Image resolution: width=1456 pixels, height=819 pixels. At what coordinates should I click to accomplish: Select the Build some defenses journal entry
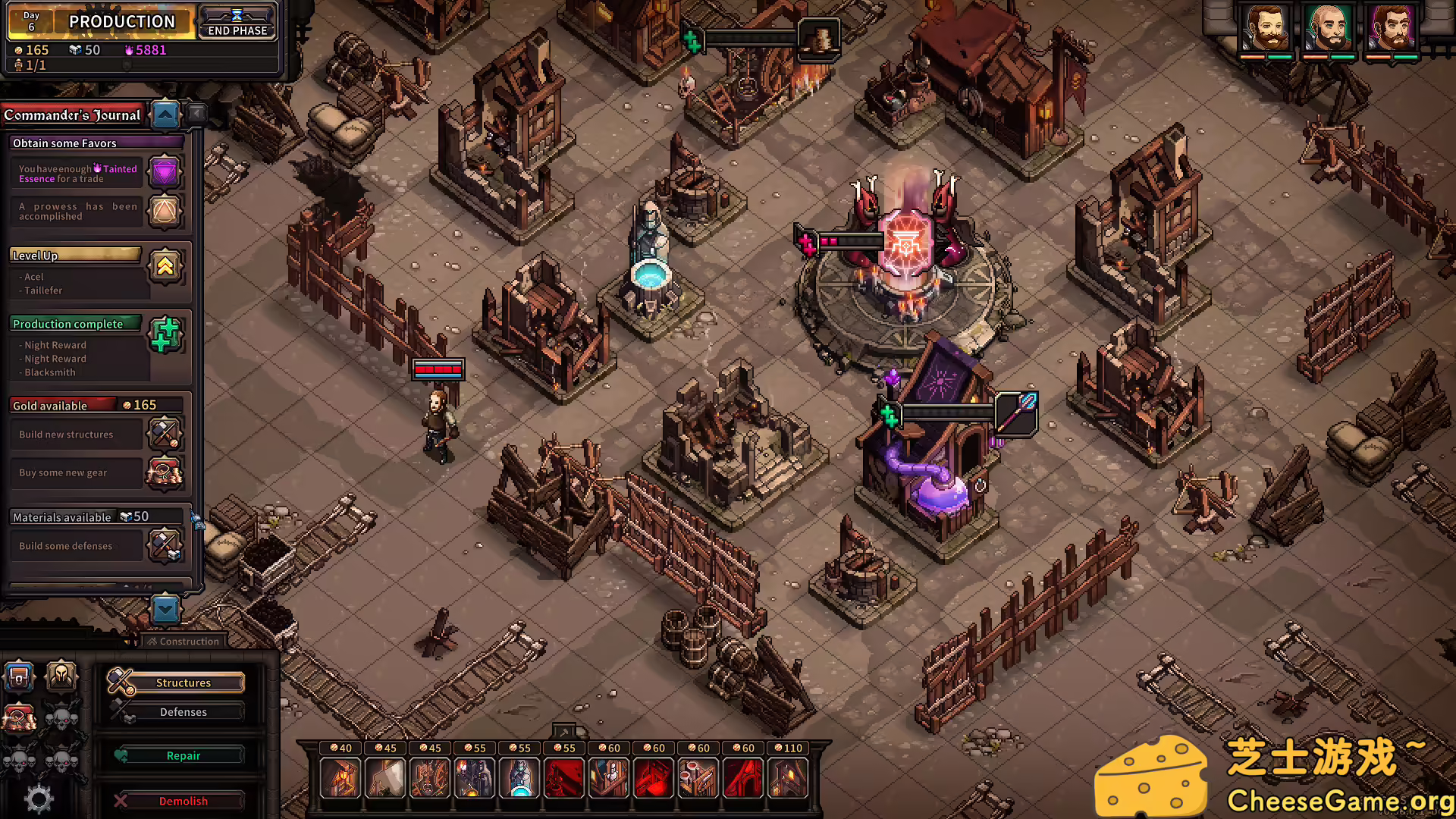pyautogui.click(x=76, y=546)
